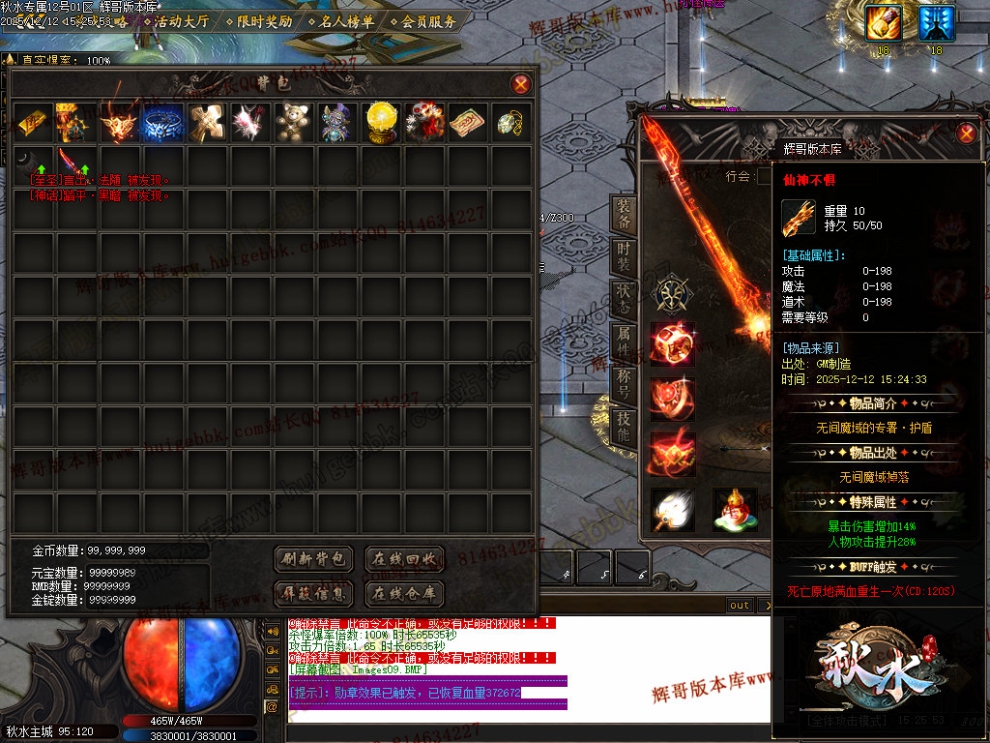Select the blue glowing ring item
Image resolution: width=990 pixels, height=743 pixels.
(163, 122)
